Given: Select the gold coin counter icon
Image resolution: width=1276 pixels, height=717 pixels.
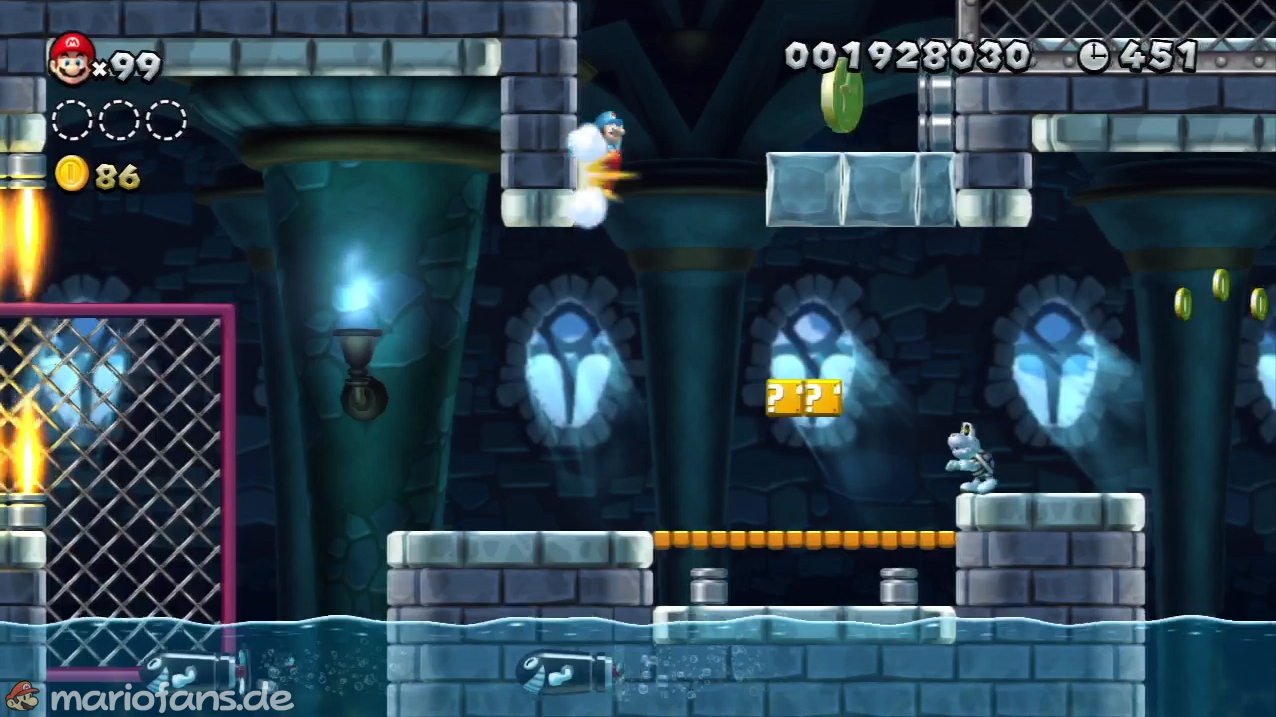Looking at the screenshot, I should pyautogui.click(x=72, y=174).
